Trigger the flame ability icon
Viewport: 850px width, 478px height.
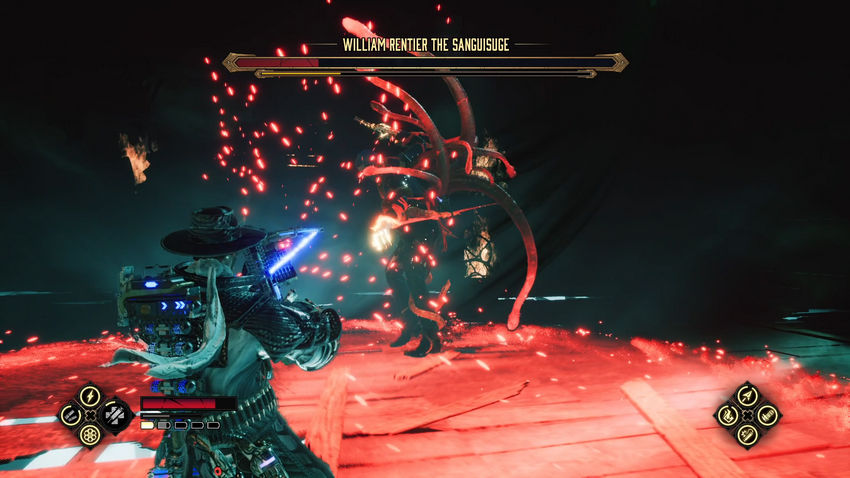click(x=727, y=415)
